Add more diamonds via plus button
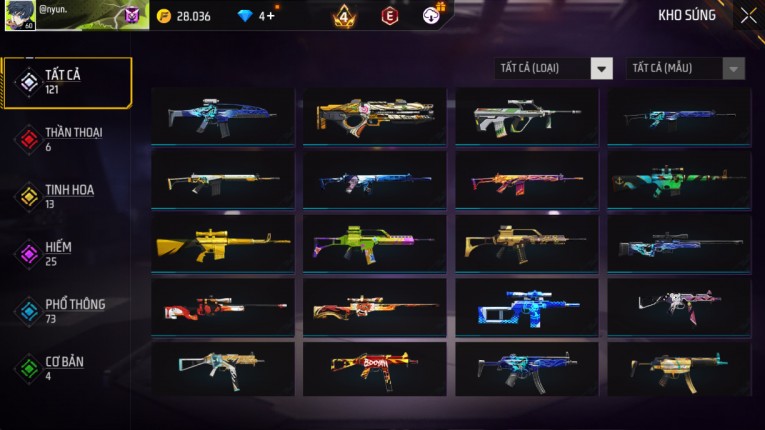Viewport: 765px width, 430px height. (x=272, y=16)
